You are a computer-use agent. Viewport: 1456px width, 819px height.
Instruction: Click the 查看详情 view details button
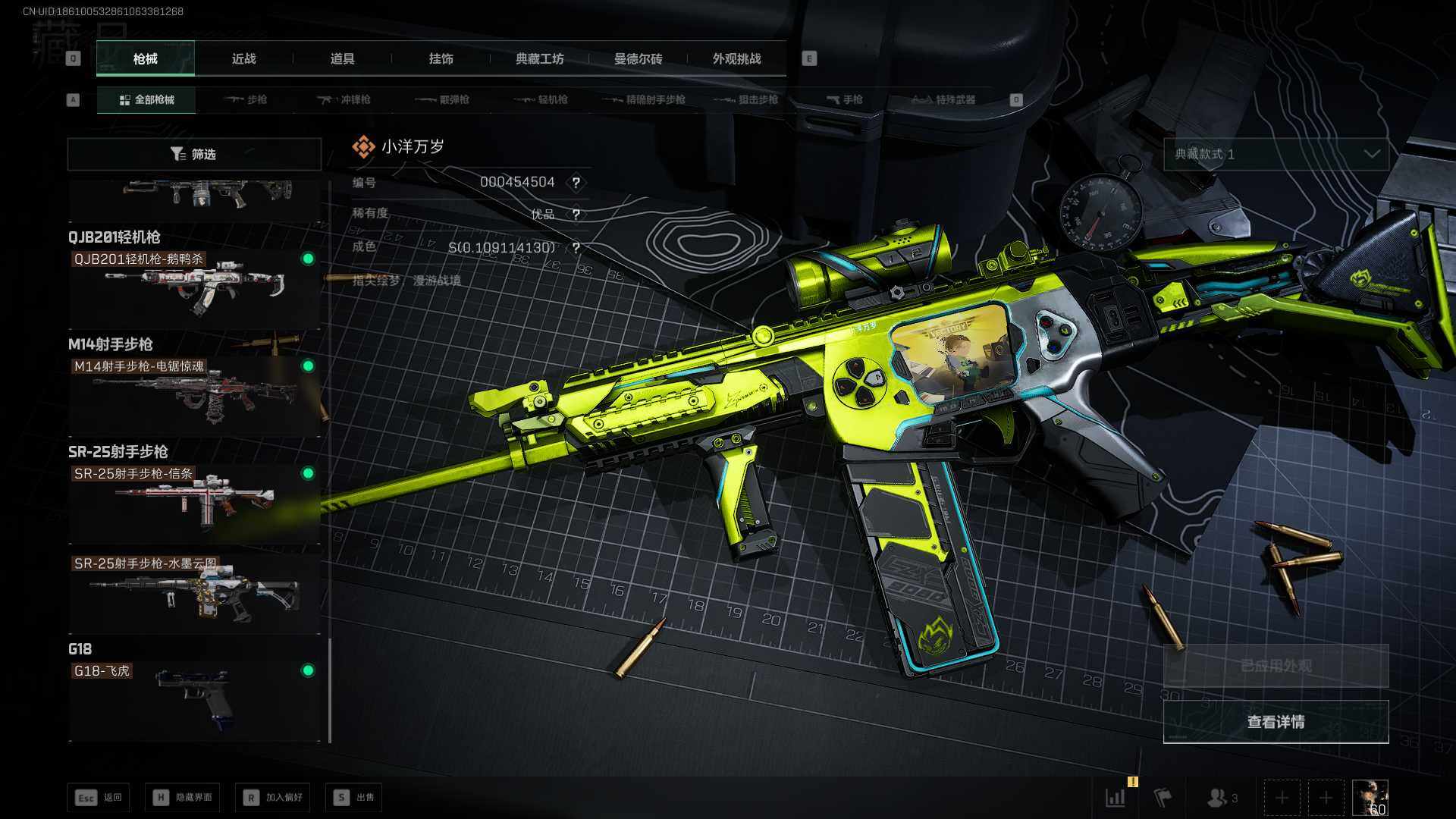1276,722
